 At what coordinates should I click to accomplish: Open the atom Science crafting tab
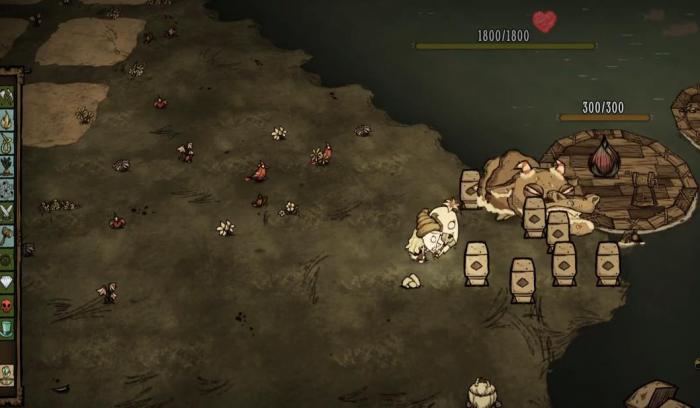click(x=7, y=189)
